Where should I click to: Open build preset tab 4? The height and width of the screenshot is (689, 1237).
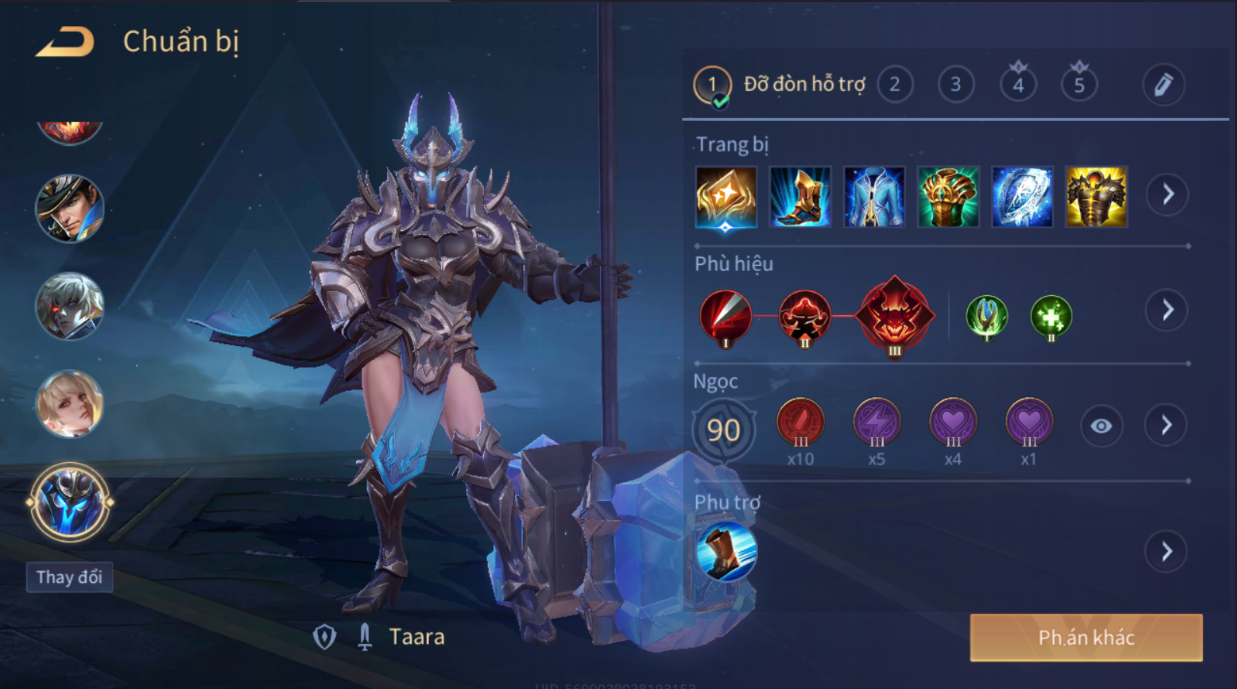click(x=1018, y=85)
